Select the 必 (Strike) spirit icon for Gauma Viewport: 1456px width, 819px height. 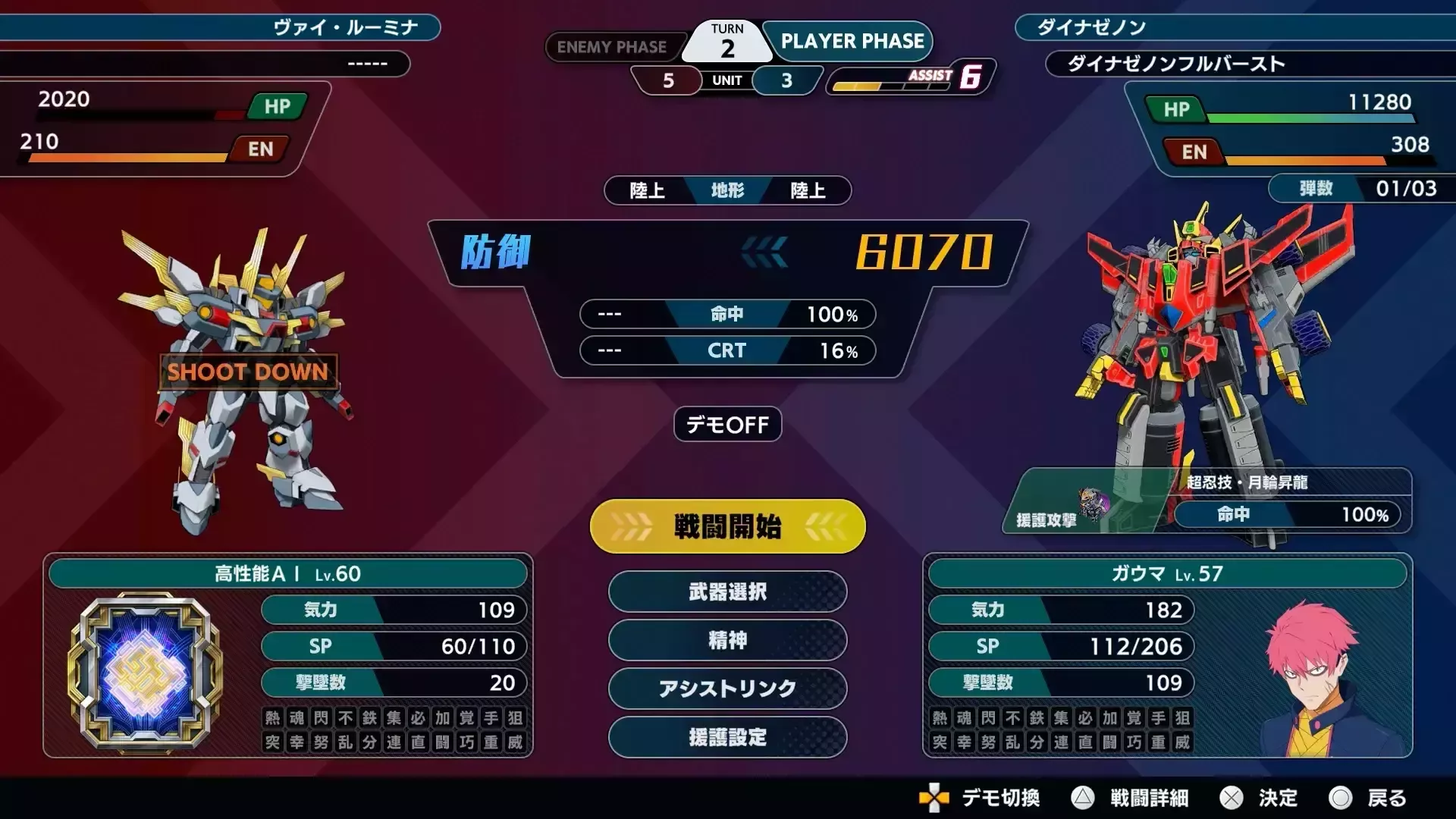[x=1087, y=718]
